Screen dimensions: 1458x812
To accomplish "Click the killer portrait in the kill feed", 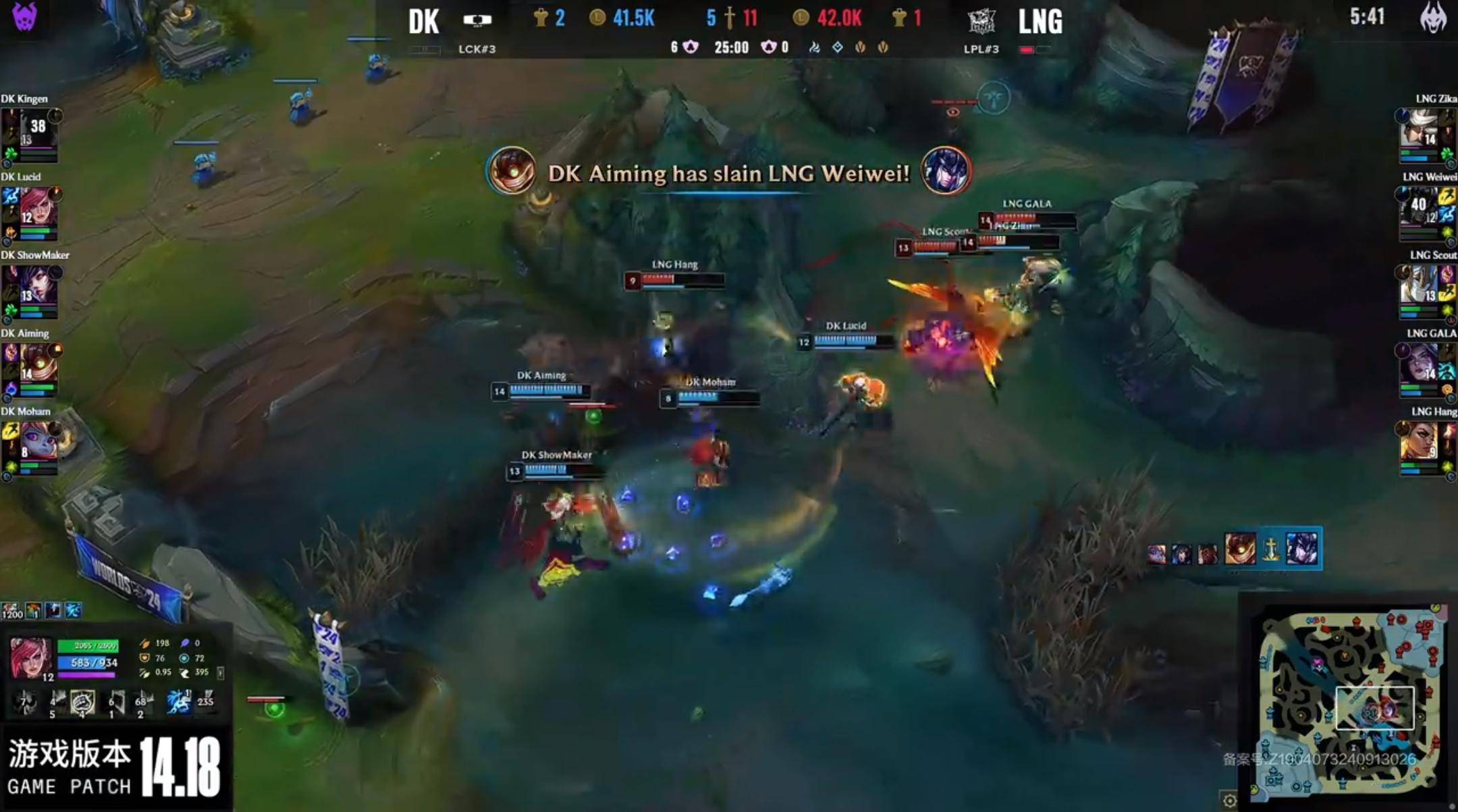I will tap(512, 171).
